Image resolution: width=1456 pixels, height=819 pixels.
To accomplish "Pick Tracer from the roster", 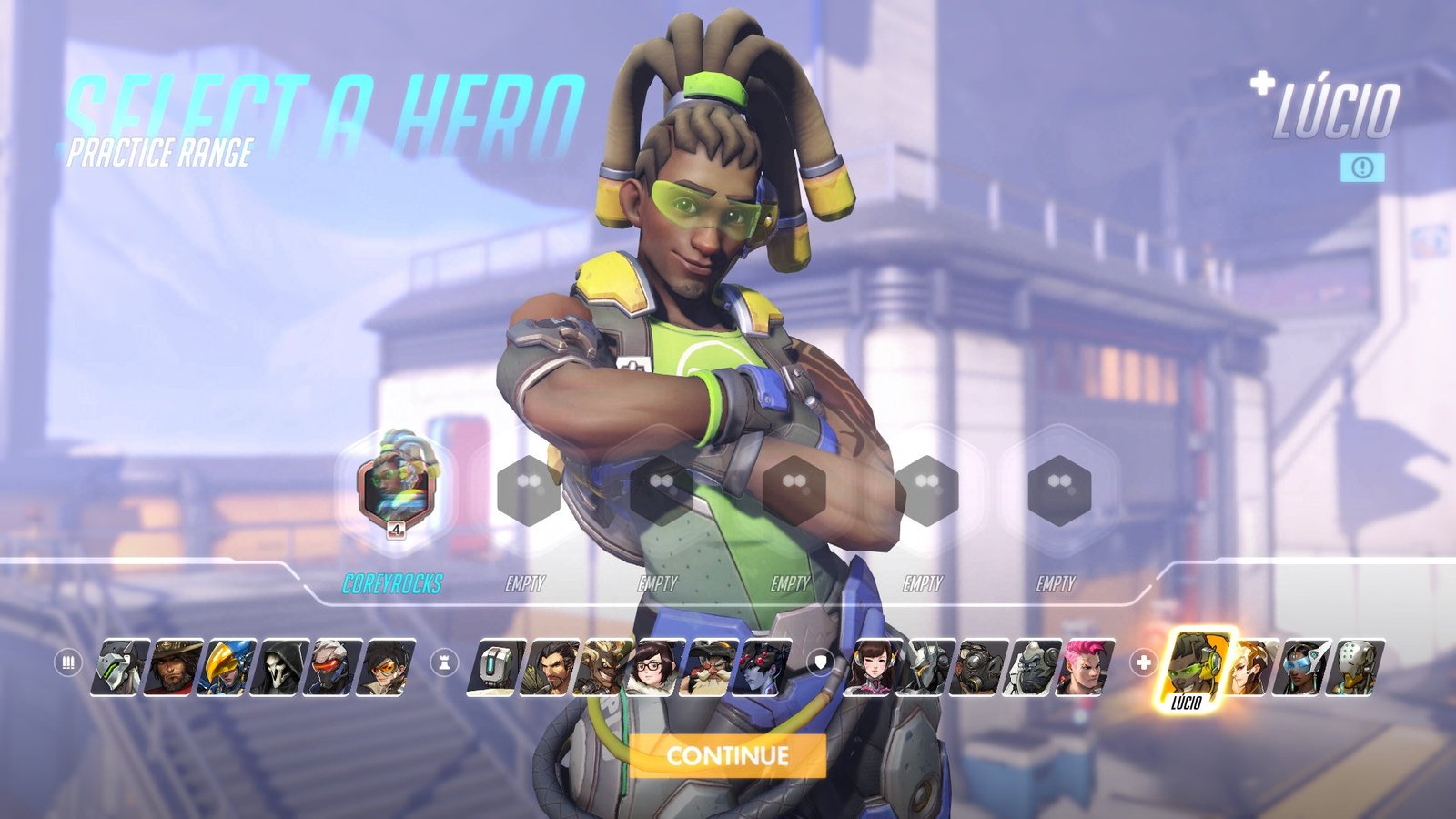I will tap(385, 667).
